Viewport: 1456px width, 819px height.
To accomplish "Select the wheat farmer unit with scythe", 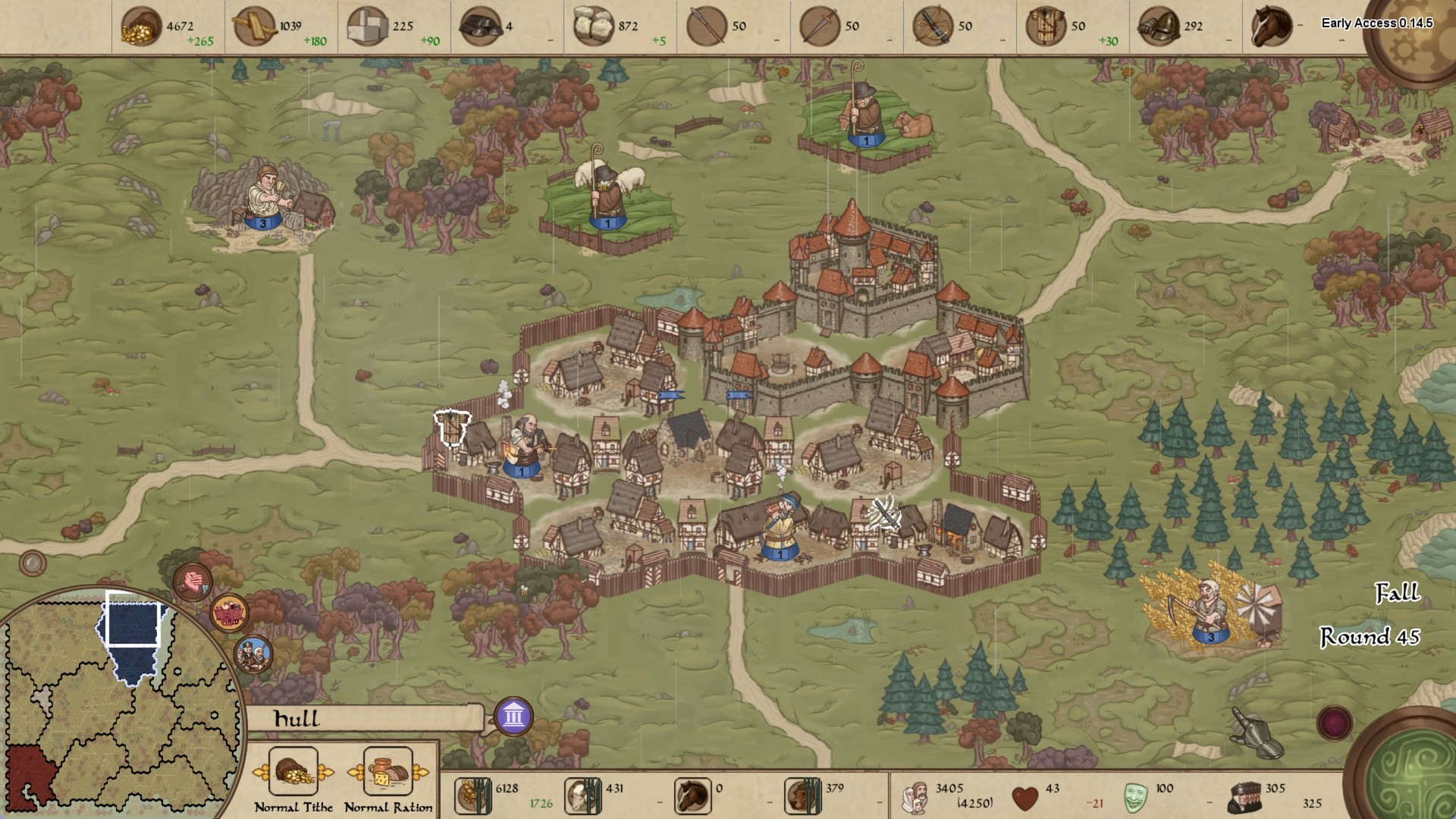I will 1208,609.
